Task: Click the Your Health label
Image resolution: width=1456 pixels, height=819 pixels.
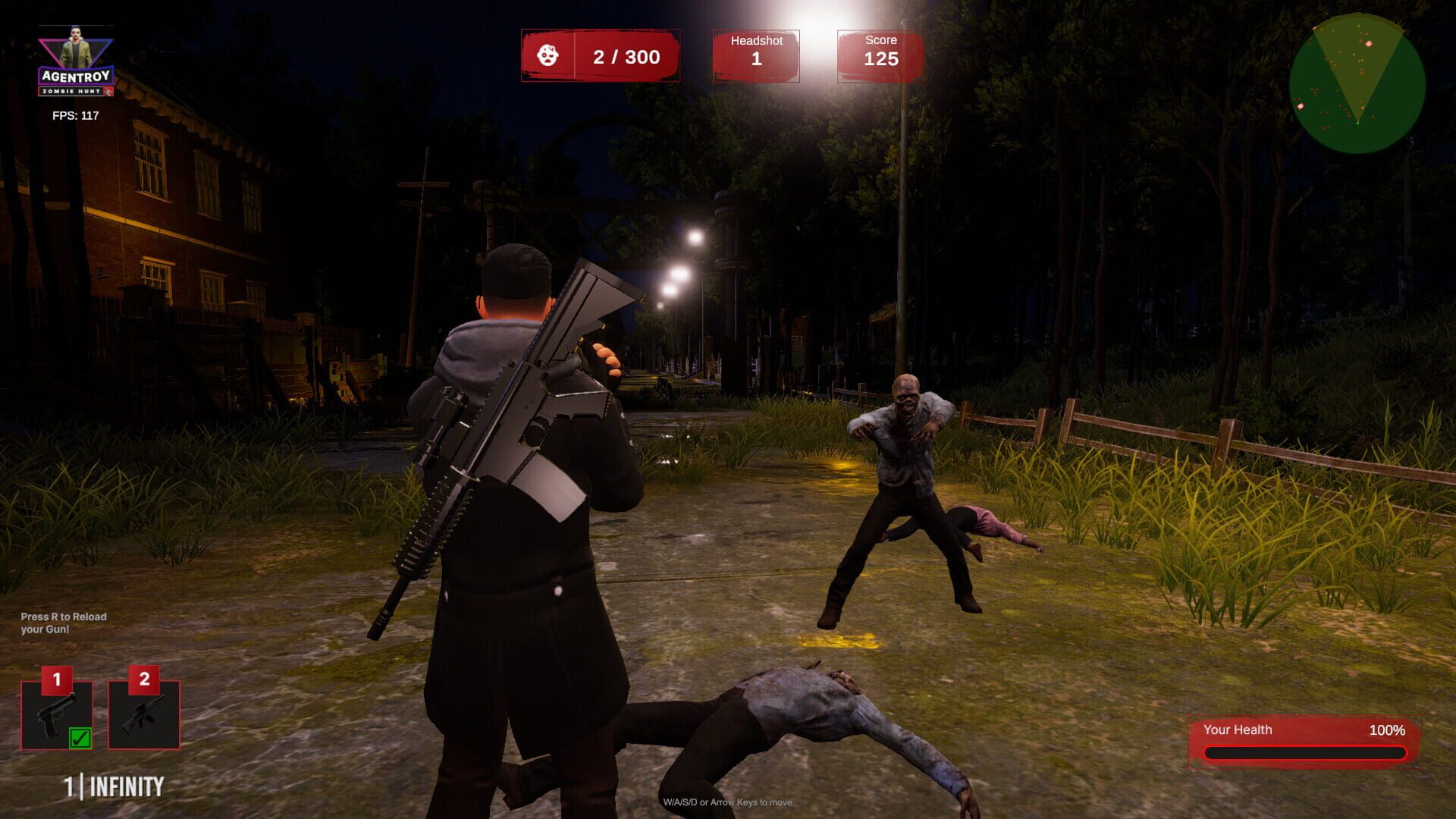Action: (x=1239, y=730)
